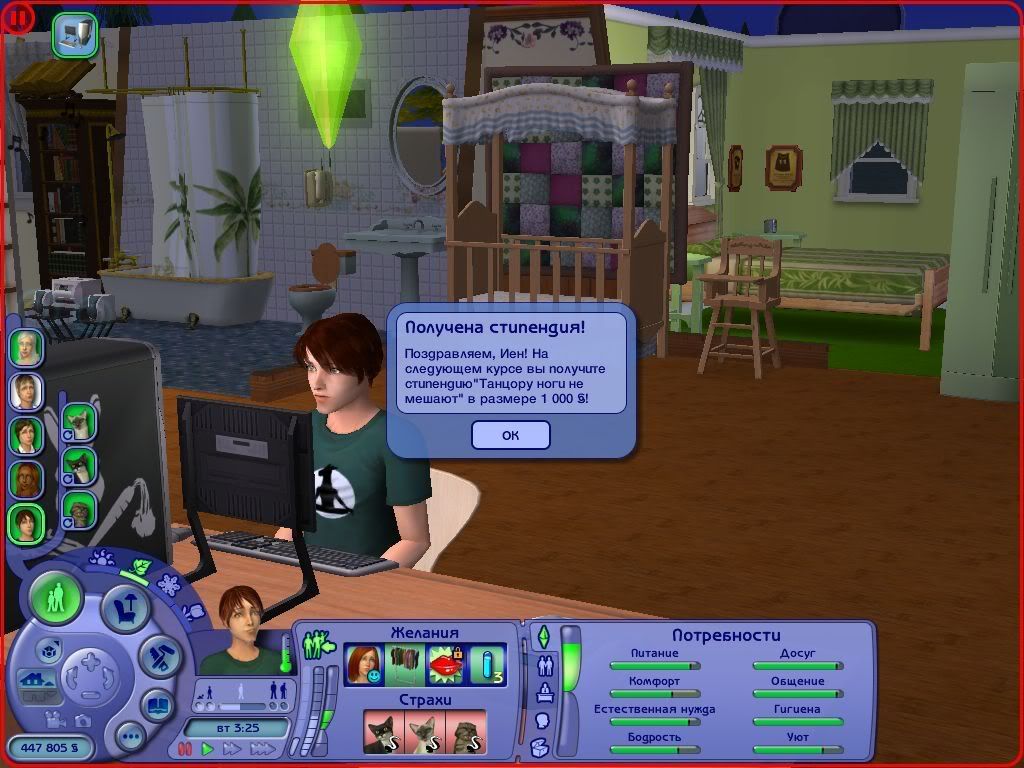1024x768 pixels.
Task: Set game speed to double fast-forward arrows
Action: pos(232,748)
